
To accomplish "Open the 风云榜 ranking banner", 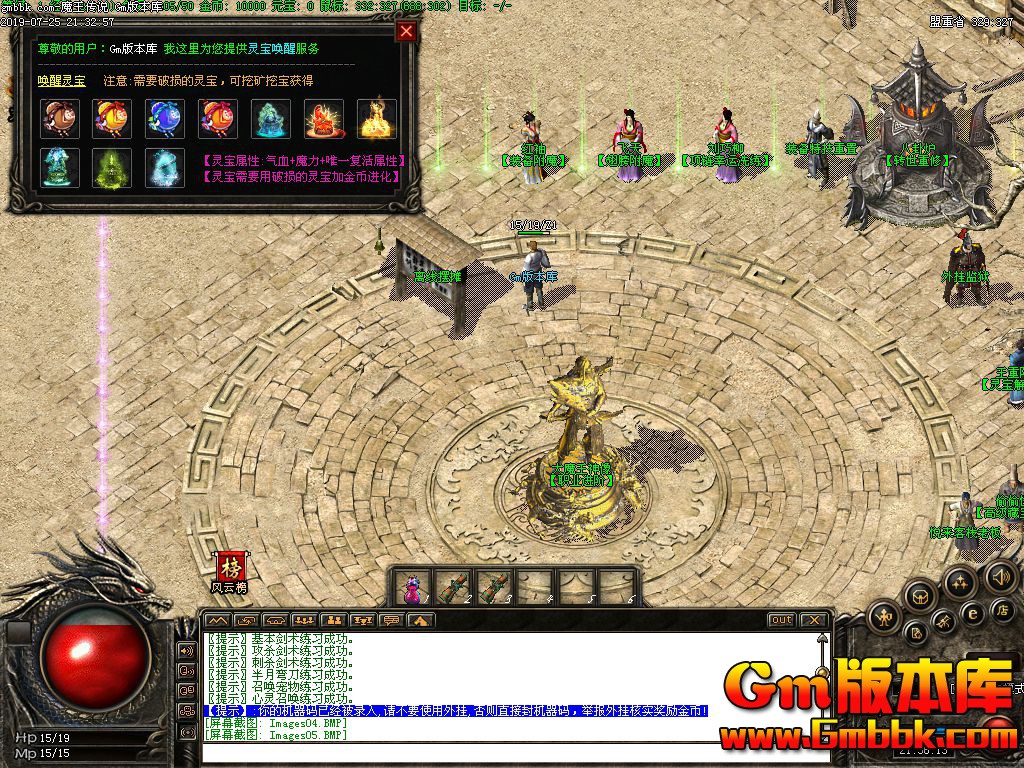I will [x=230, y=571].
